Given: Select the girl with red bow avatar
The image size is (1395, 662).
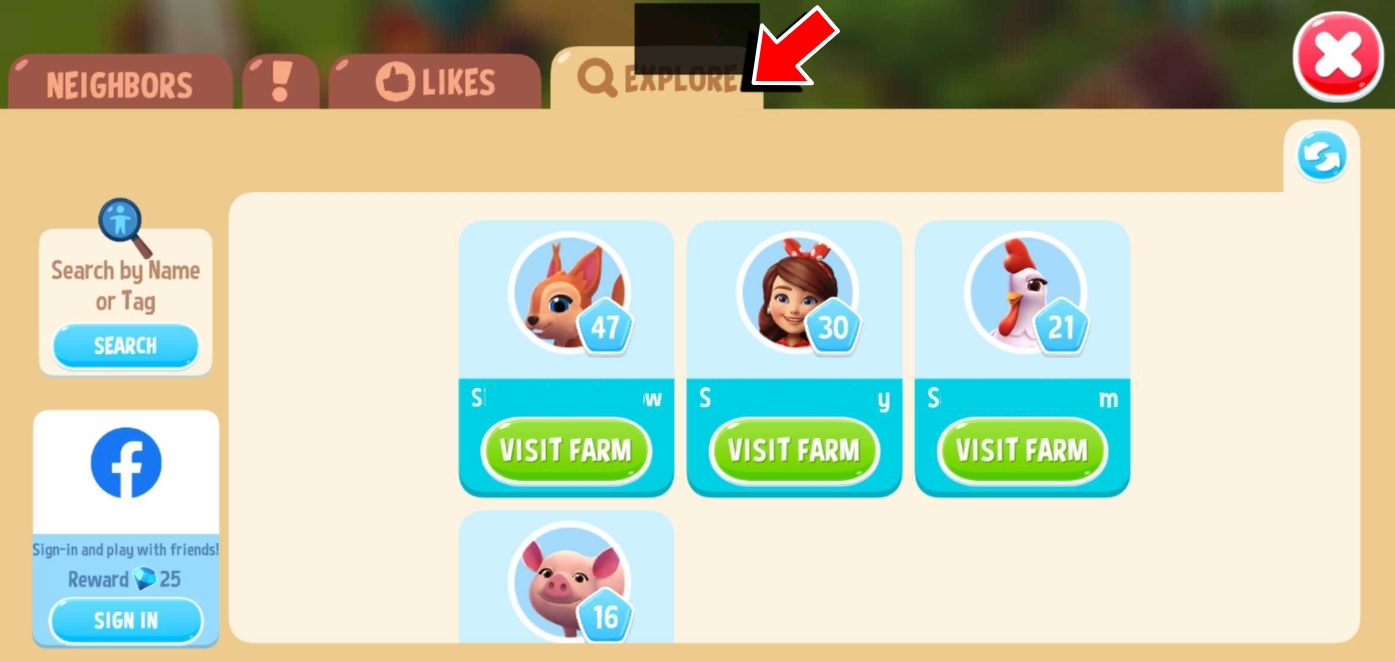Looking at the screenshot, I should (x=796, y=293).
